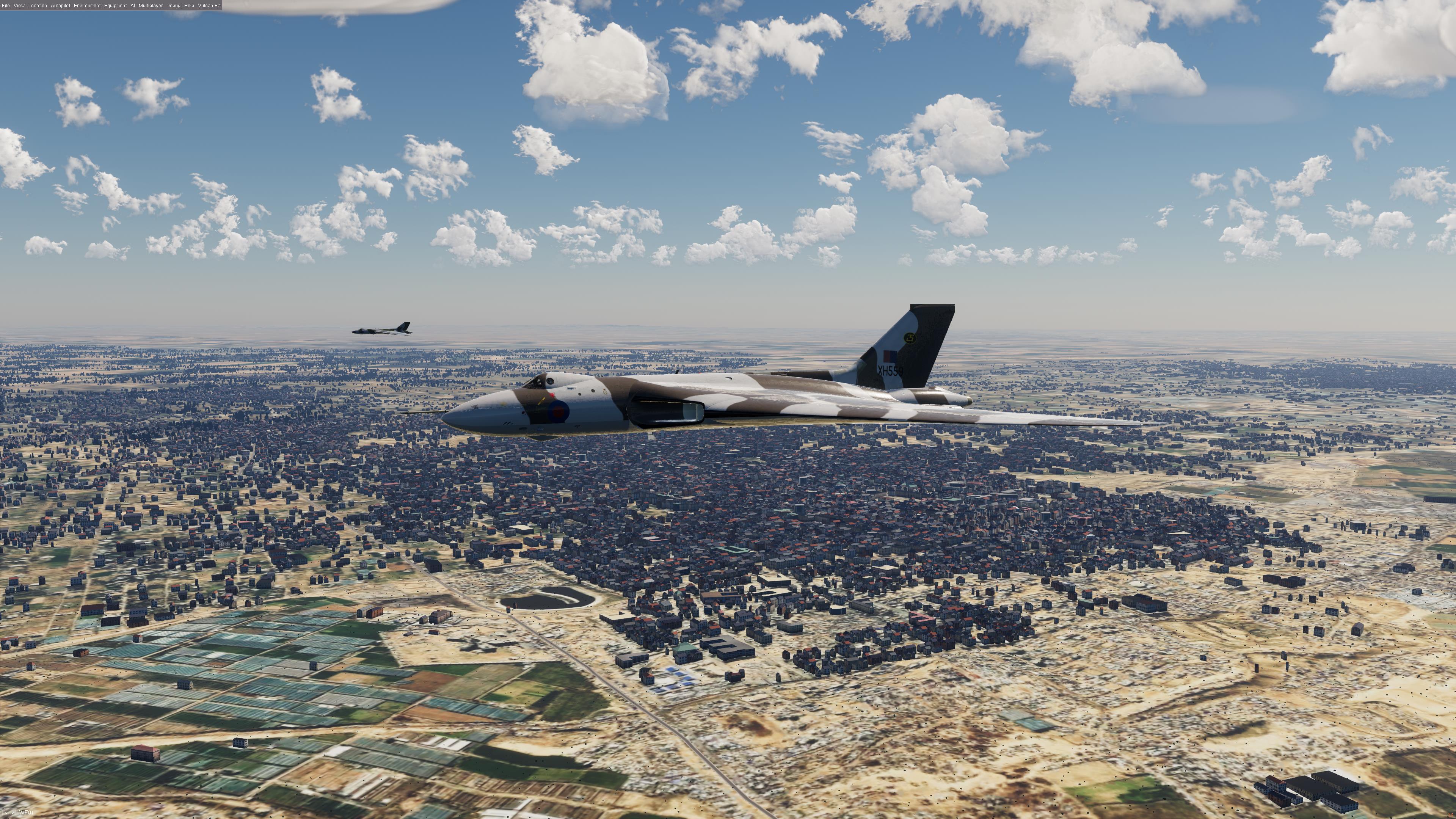Viewport: 1456px width, 819px height.
Task: Open the Environment menu
Action: [87, 6]
